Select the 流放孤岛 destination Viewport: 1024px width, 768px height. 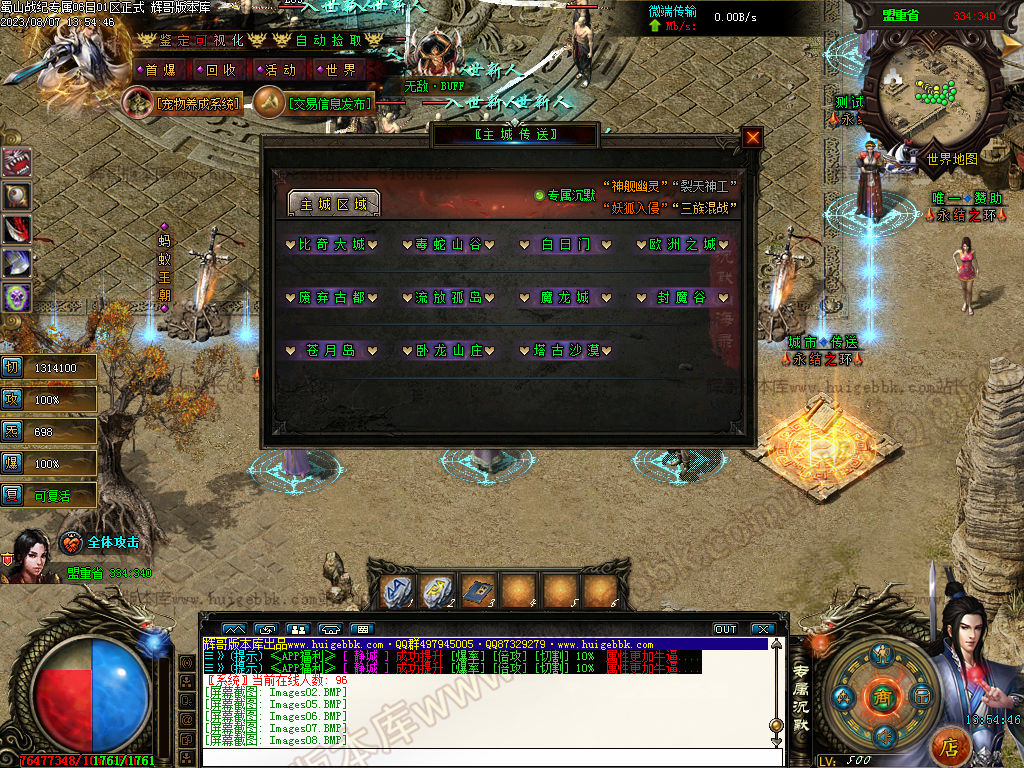point(450,297)
